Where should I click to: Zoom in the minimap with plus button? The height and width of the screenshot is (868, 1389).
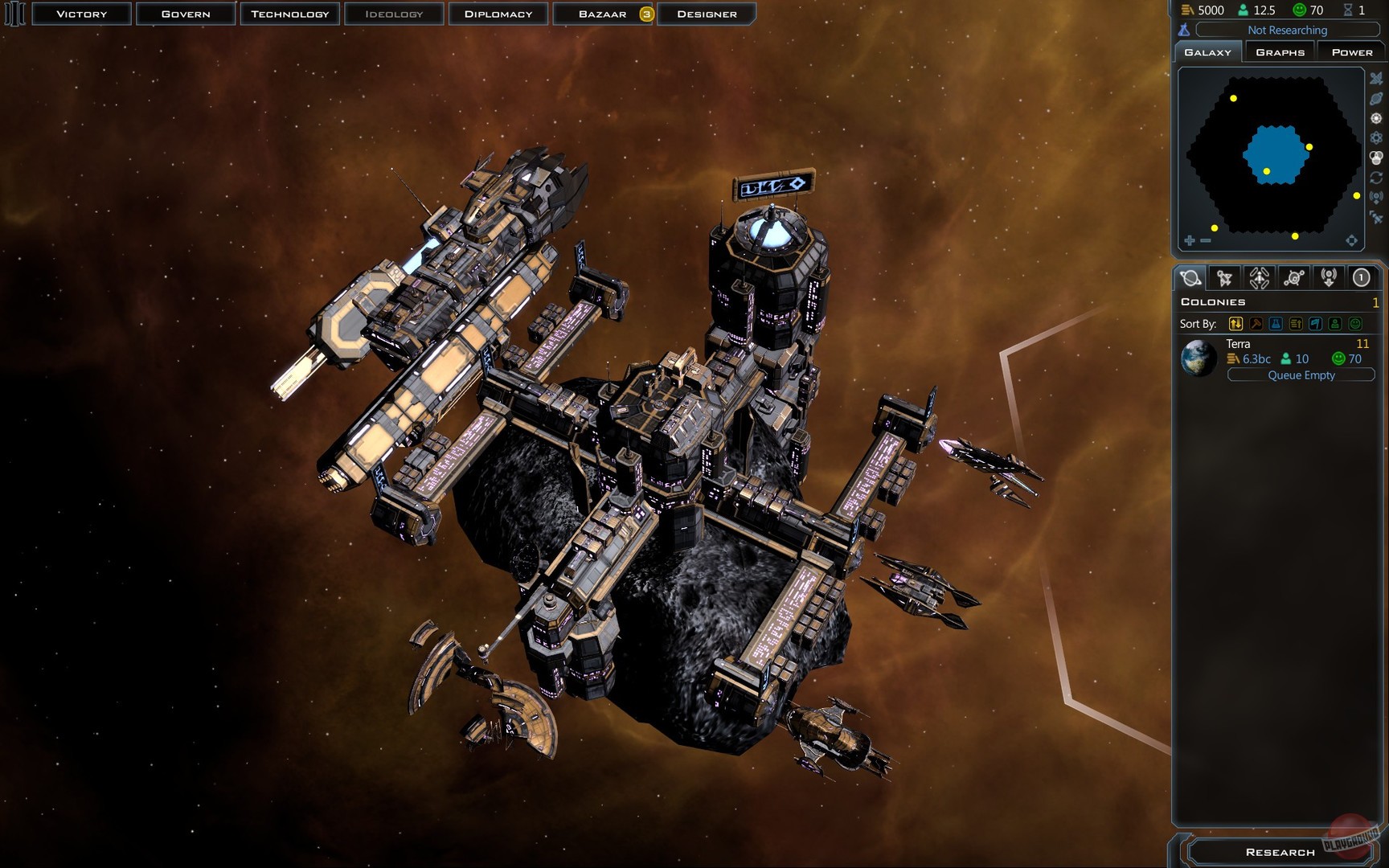(1190, 240)
